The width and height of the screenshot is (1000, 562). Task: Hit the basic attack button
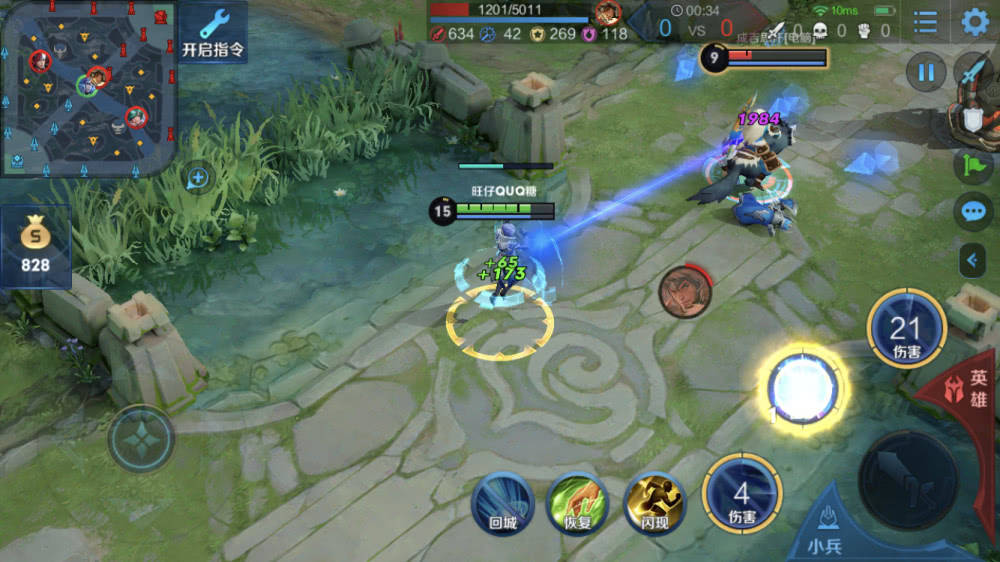pyautogui.click(x=908, y=480)
